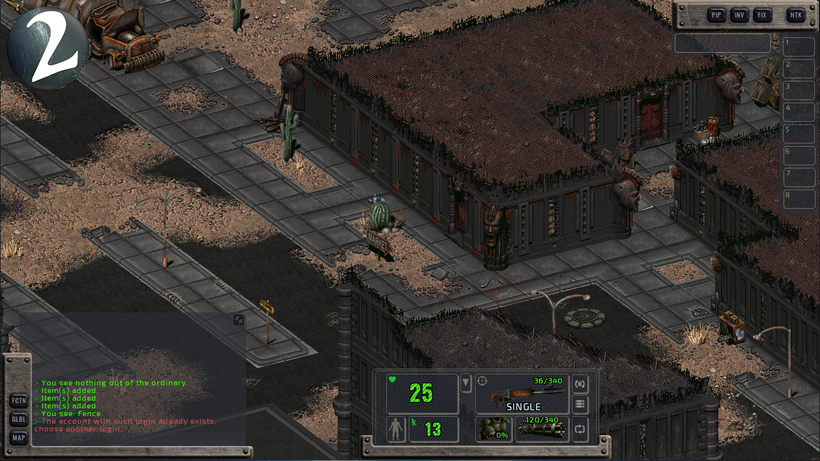Open the INV inventory panel
Screen dimensions: 820x461
pos(739,15)
